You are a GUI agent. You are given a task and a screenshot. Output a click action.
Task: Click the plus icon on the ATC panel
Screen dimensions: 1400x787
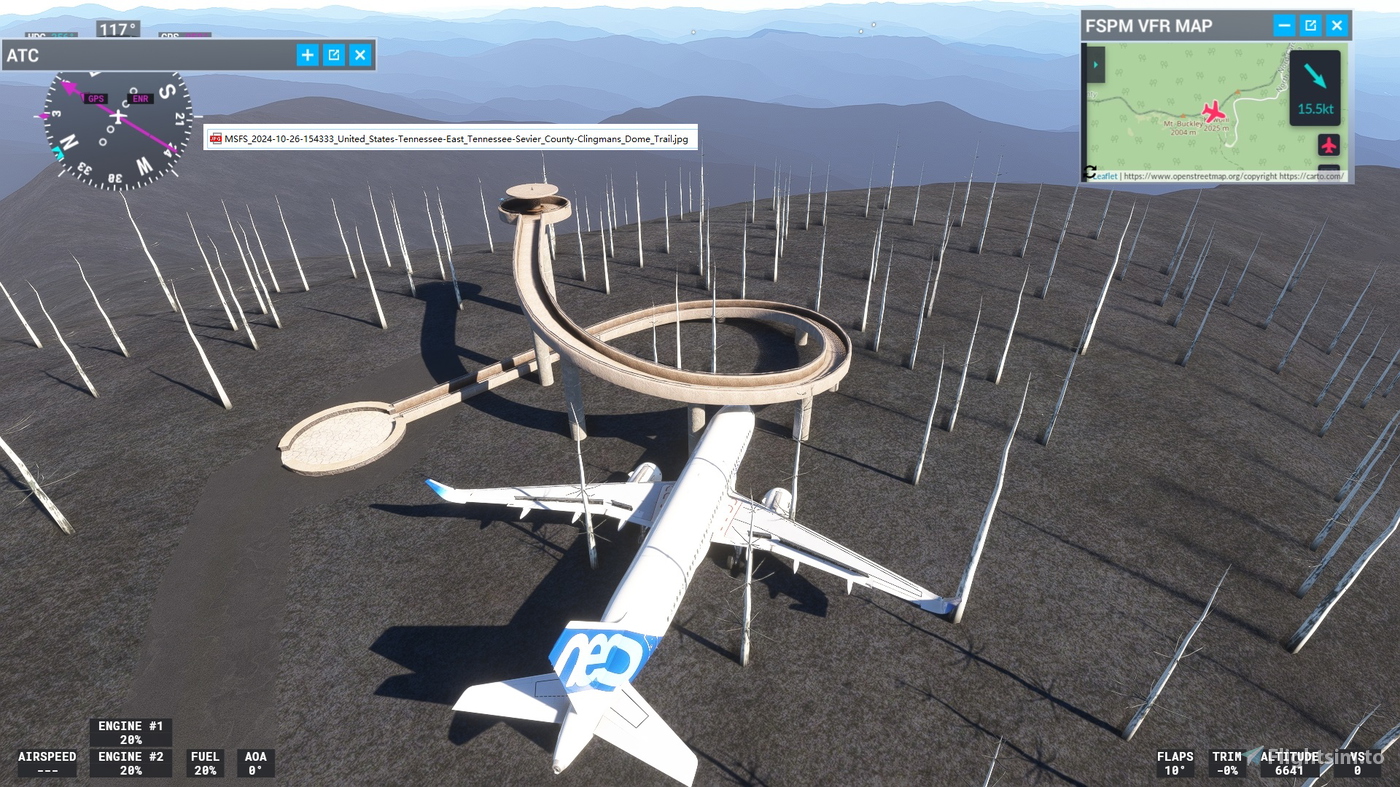pos(306,55)
